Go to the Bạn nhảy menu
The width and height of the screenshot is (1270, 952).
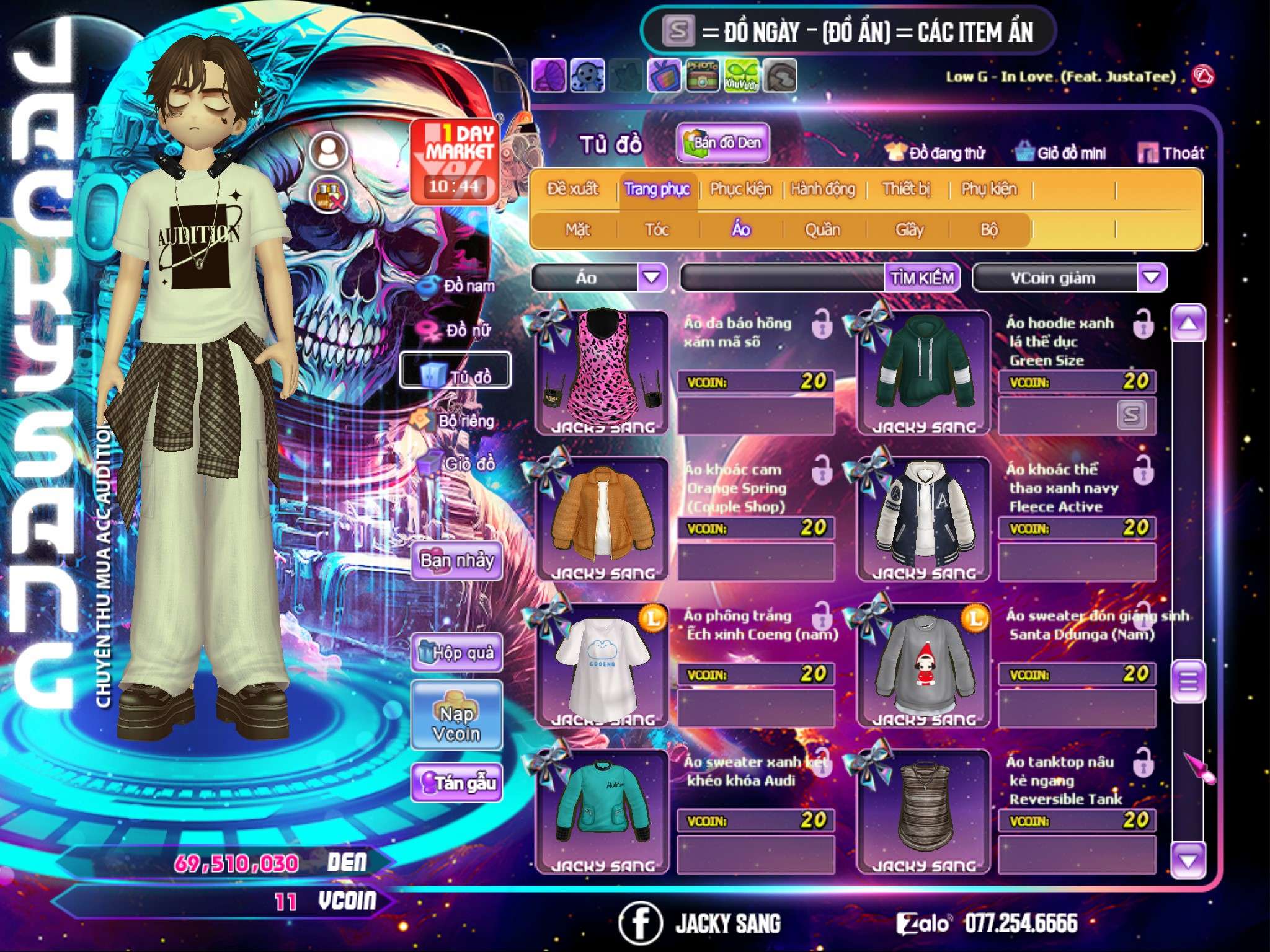(x=456, y=560)
